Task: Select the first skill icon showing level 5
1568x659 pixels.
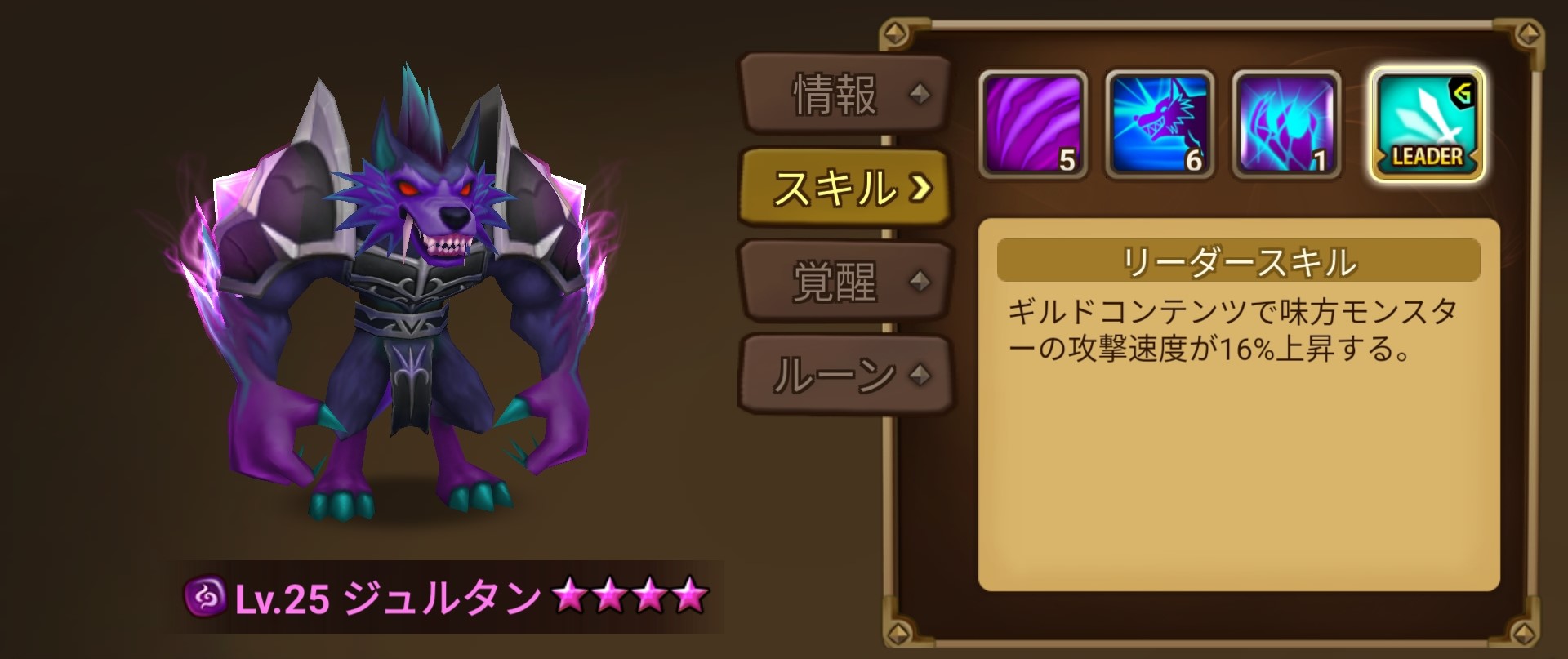Action: [x=1033, y=124]
